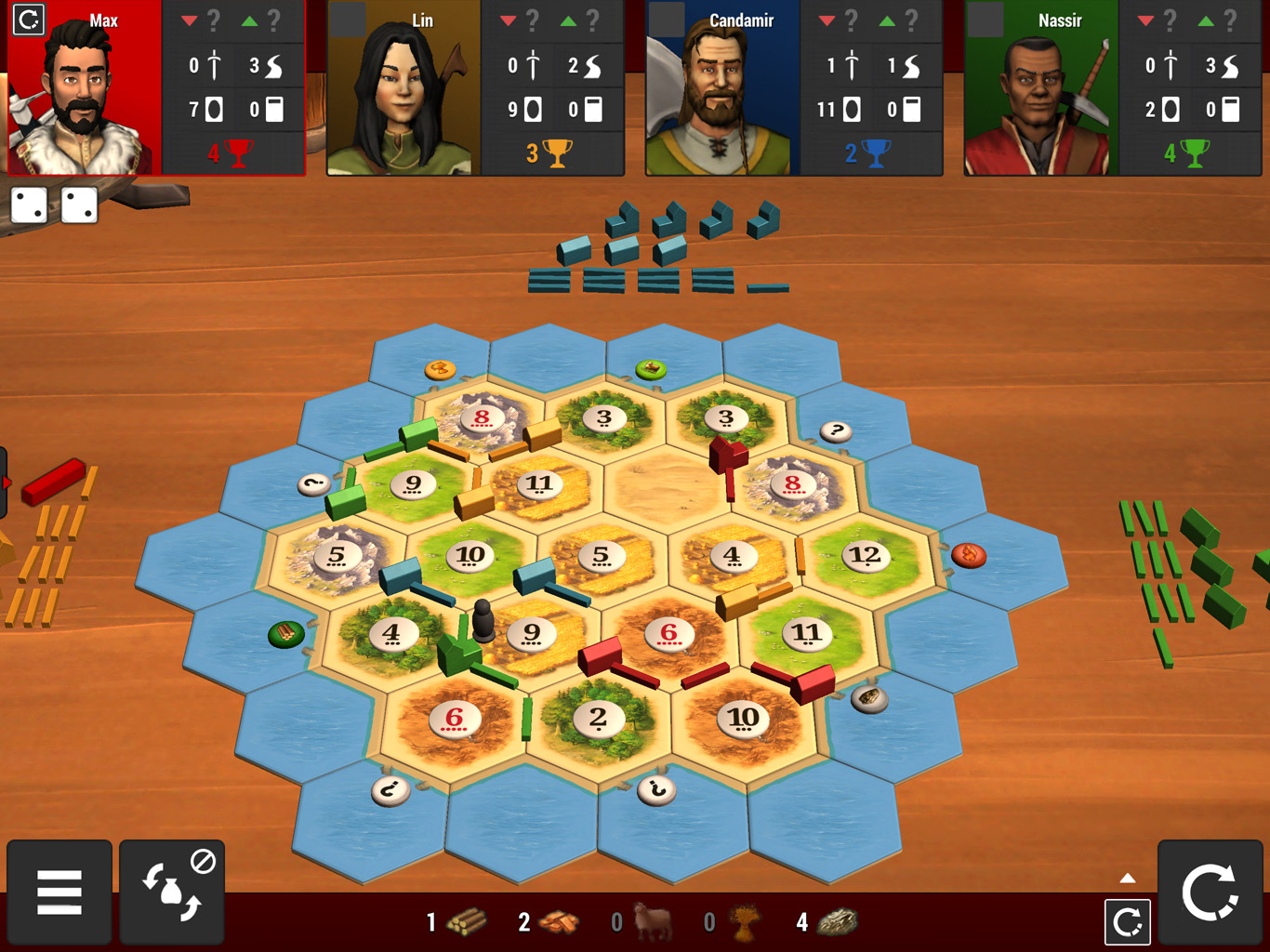The image size is (1270, 952).
Task: Select the brick resource card
Action: point(559,921)
